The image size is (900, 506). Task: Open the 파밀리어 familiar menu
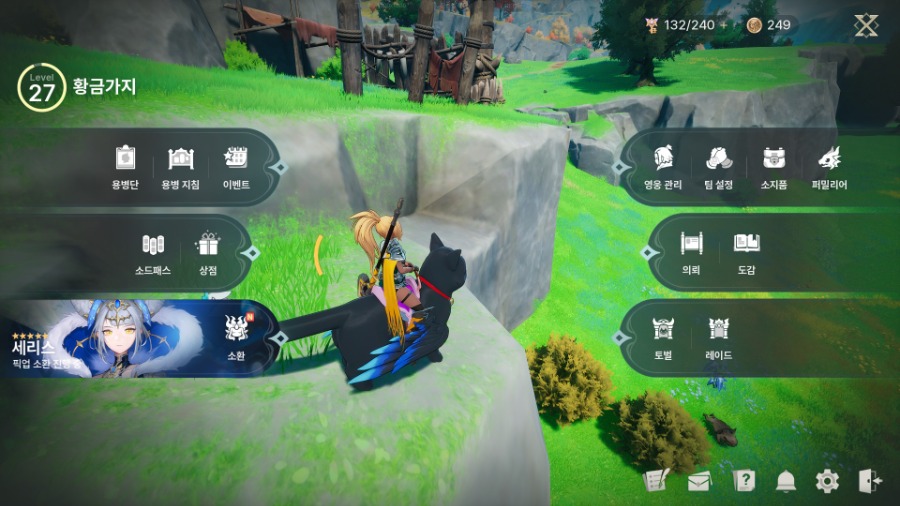829,165
